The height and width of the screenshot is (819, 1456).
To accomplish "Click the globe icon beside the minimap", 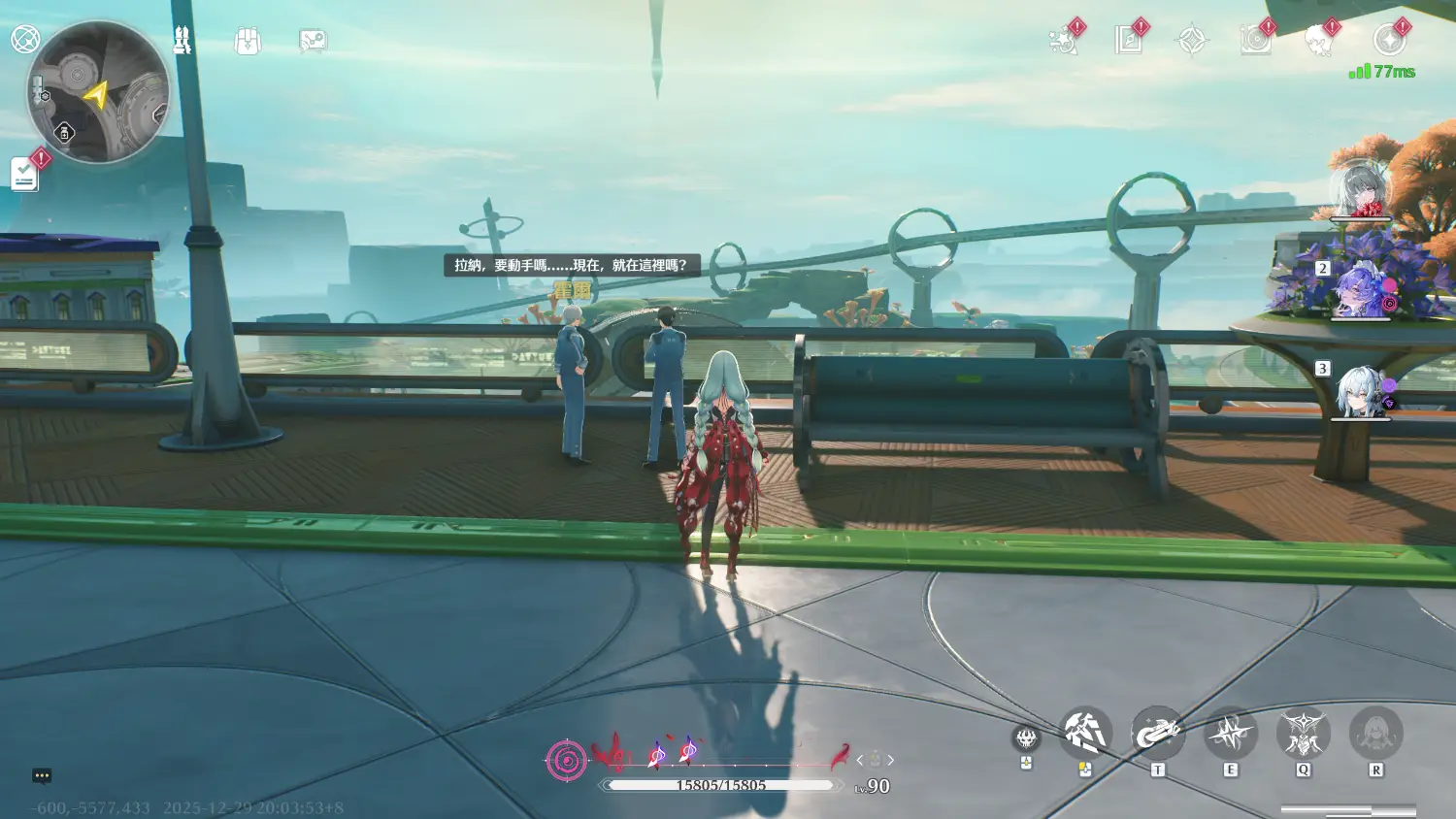I will (x=24, y=40).
